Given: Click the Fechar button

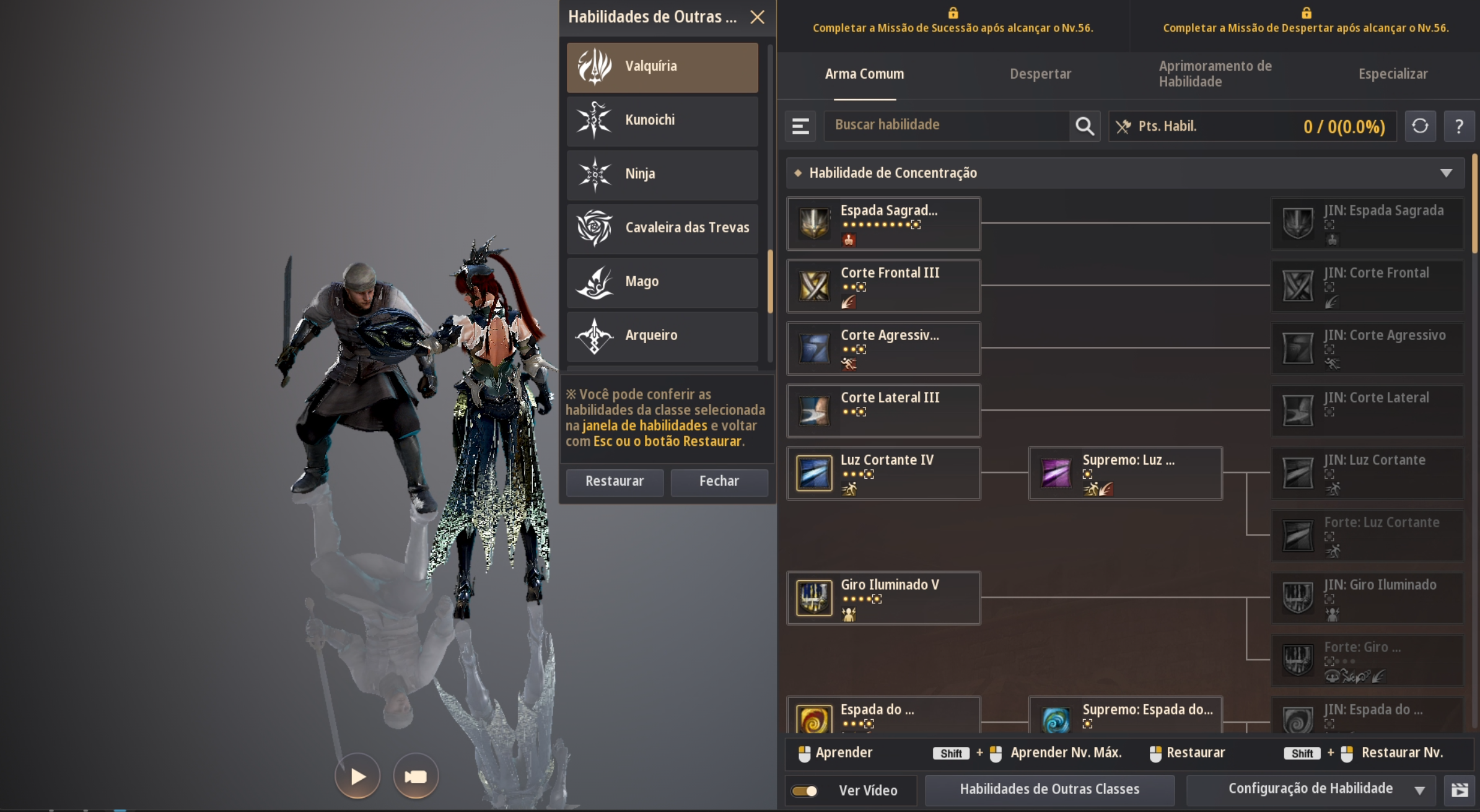Looking at the screenshot, I should pos(719,481).
